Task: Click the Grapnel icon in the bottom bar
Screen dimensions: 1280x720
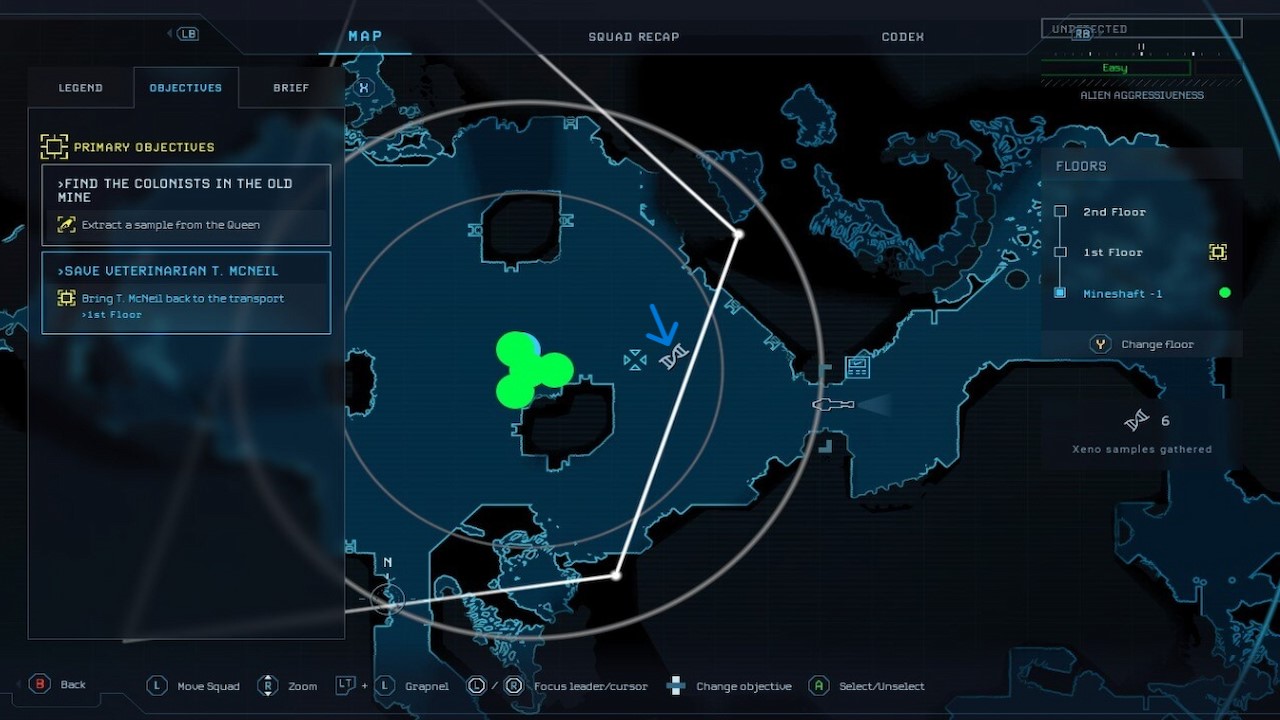Action: pos(384,686)
